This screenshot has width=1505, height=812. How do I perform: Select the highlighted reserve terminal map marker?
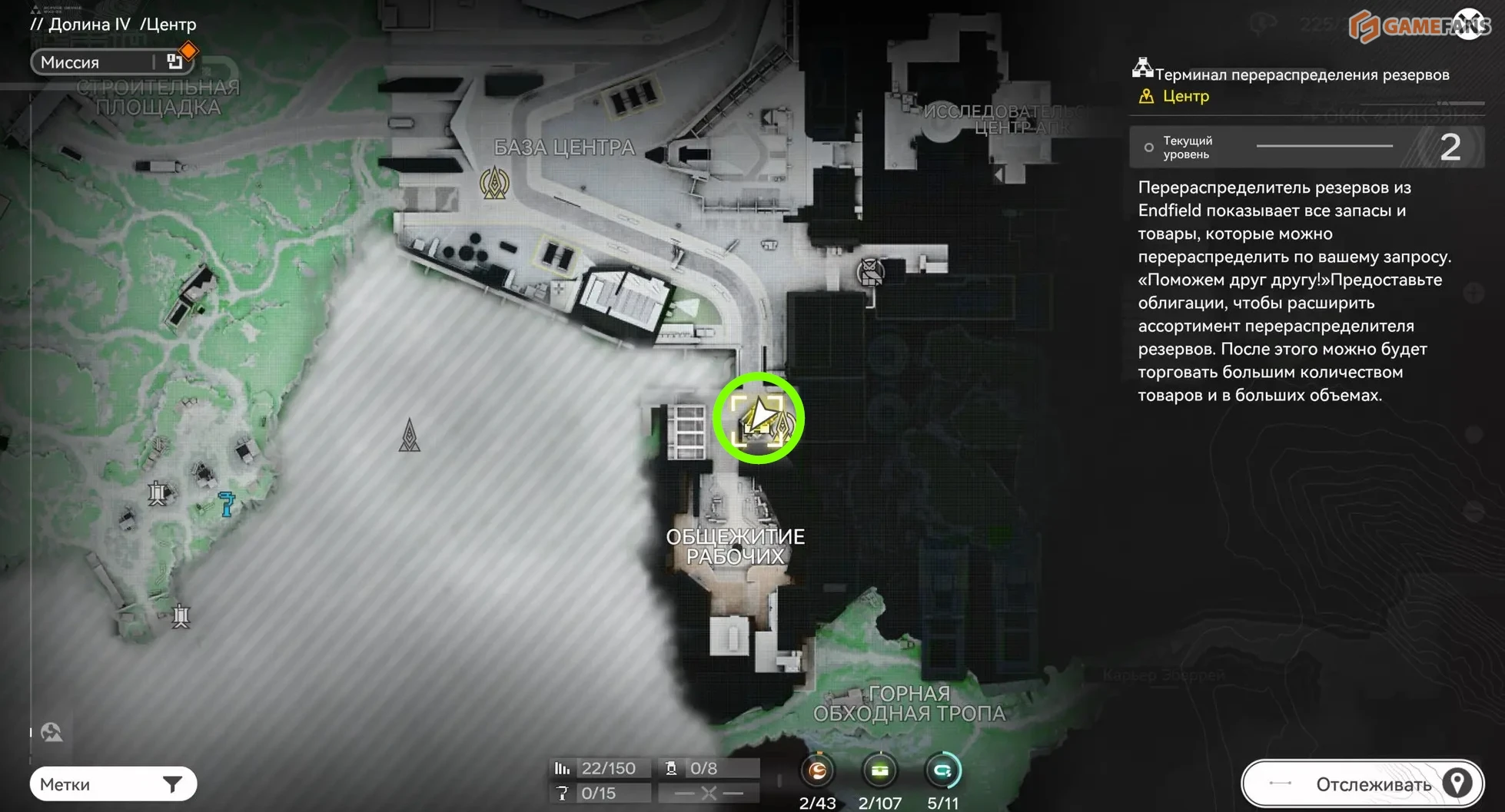tap(759, 419)
